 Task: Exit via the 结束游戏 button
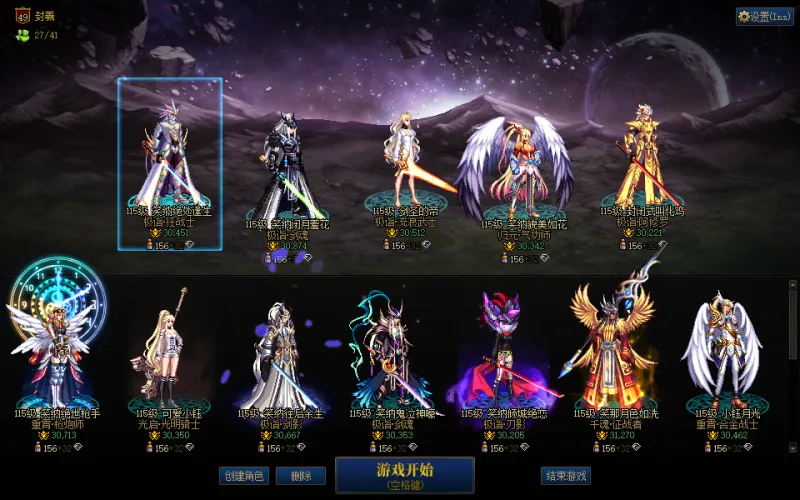point(565,476)
